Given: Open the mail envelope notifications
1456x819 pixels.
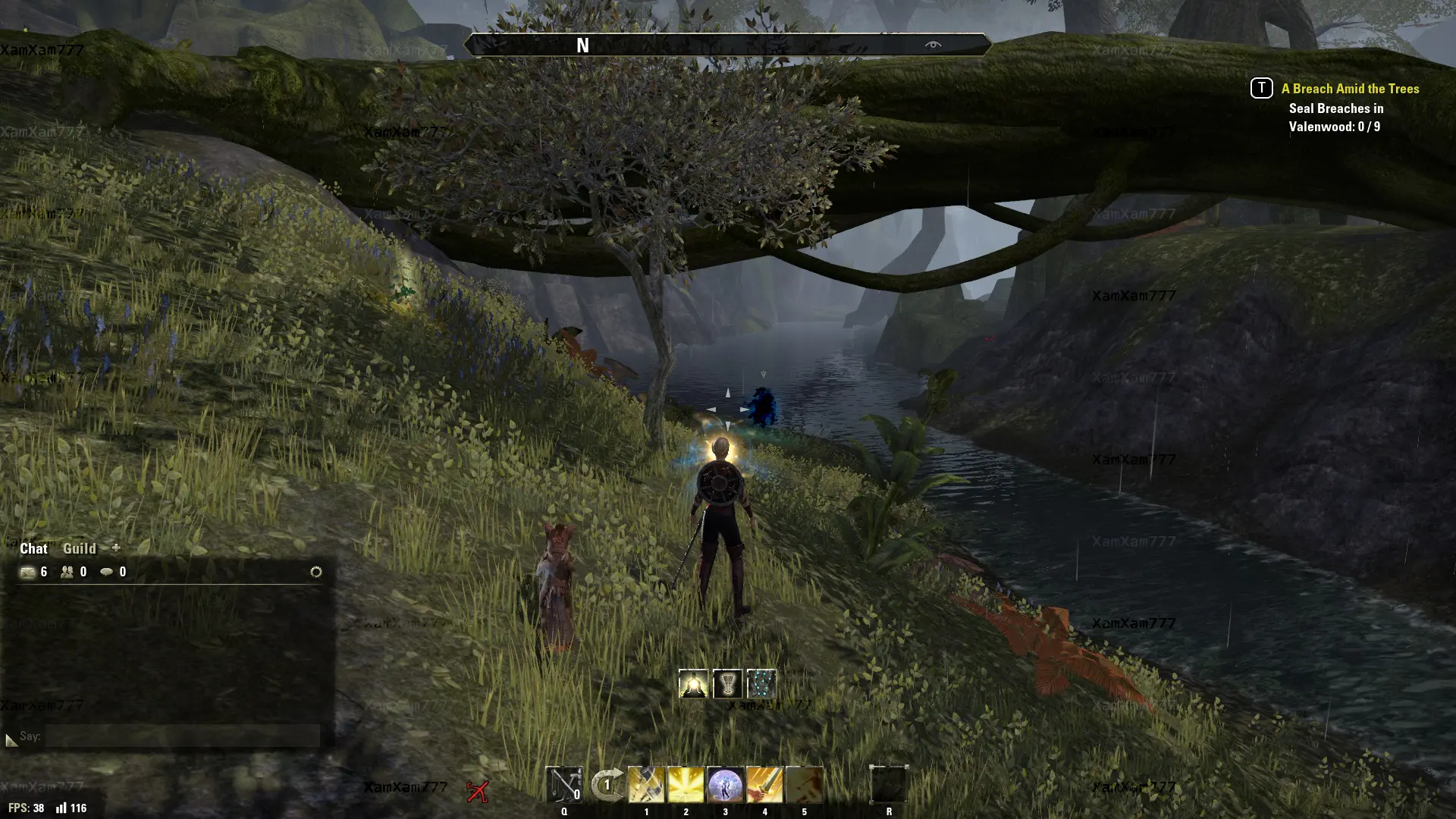Looking at the screenshot, I should tap(28, 572).
